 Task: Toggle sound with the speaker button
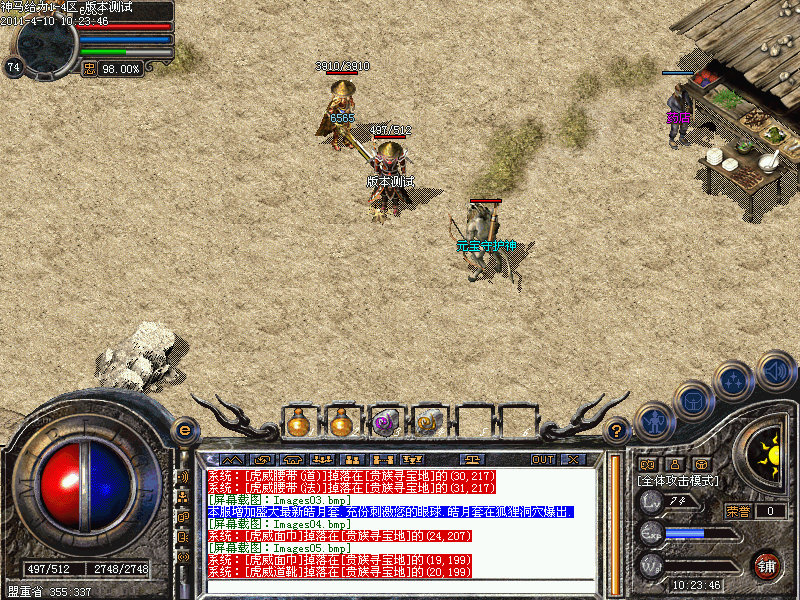click(775, 371)
